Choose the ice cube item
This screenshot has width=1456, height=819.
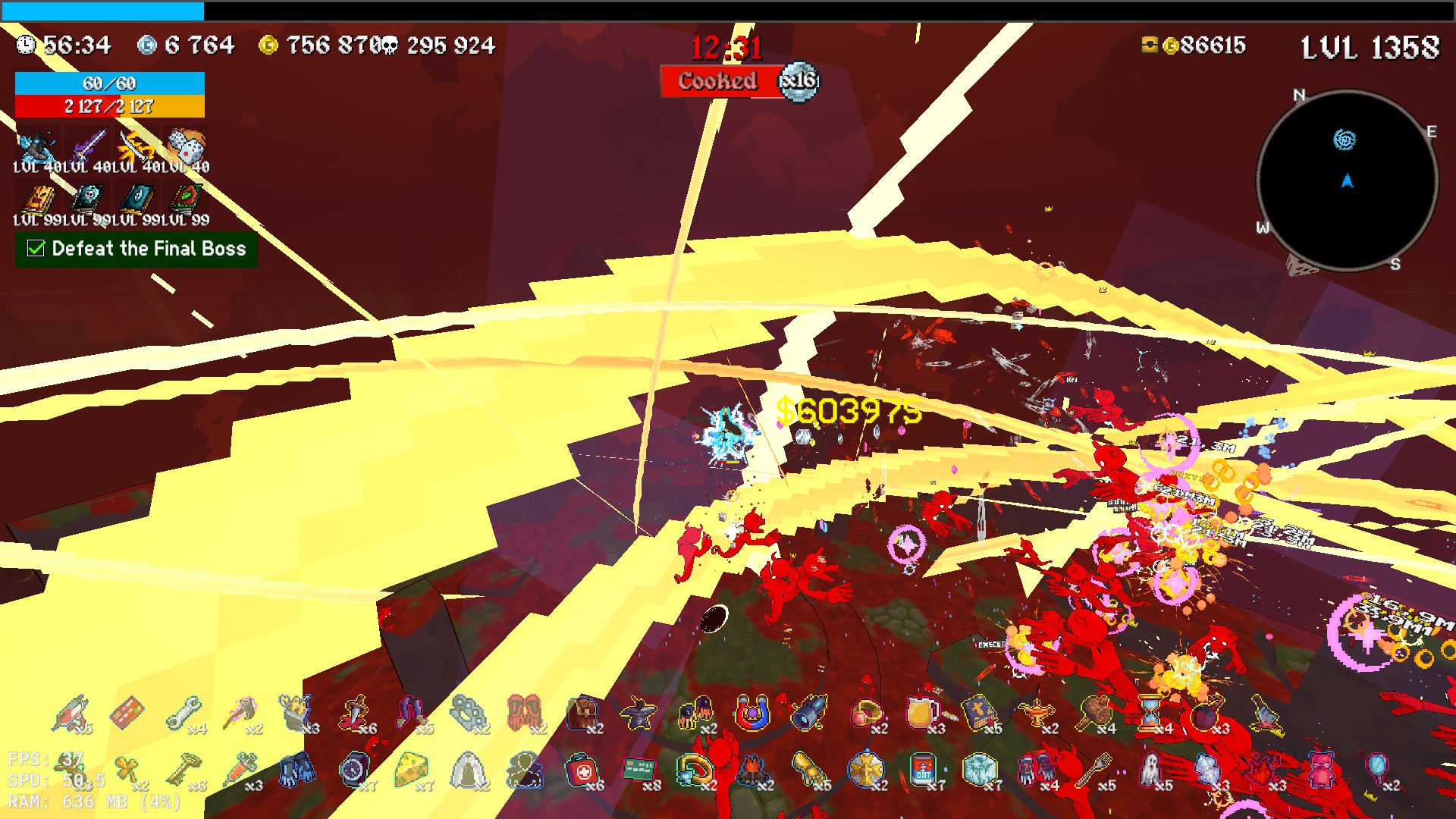(979, 769)
